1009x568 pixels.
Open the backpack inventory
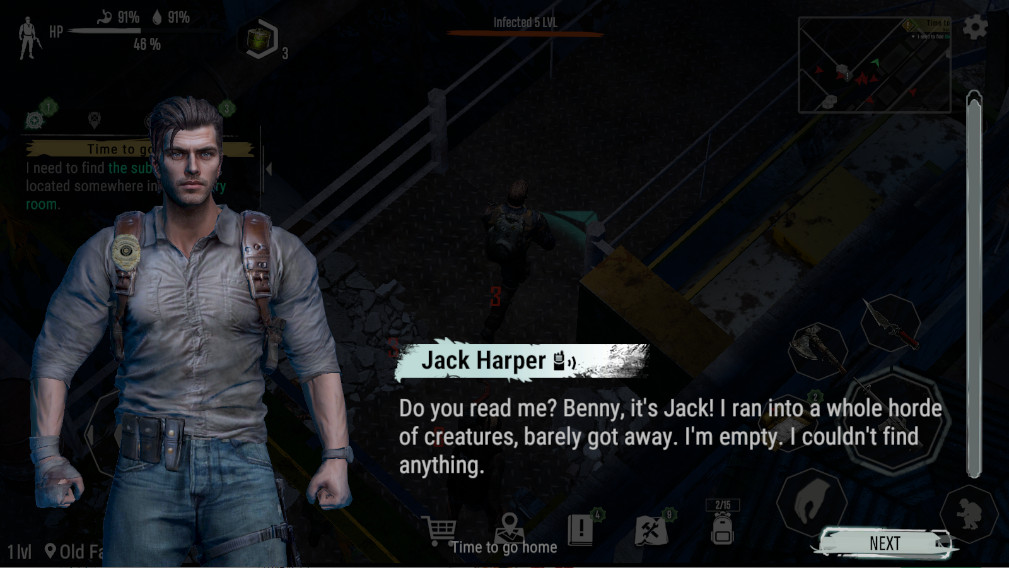point(722,529)
